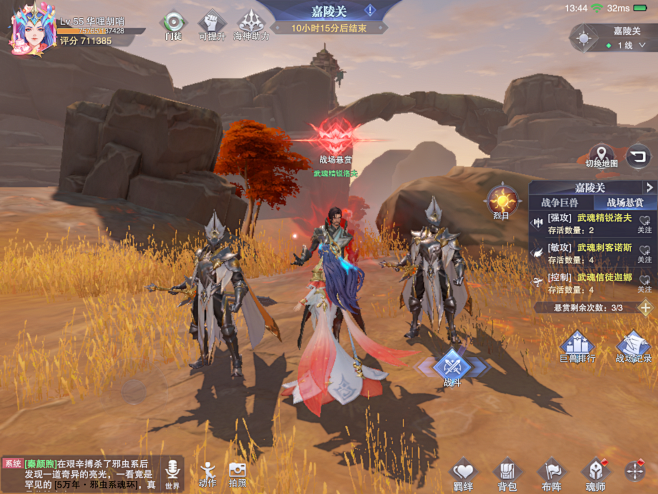Open the 海神助力 icon
The width and height of the screenshot is (658, 494).
pos(251,24)
